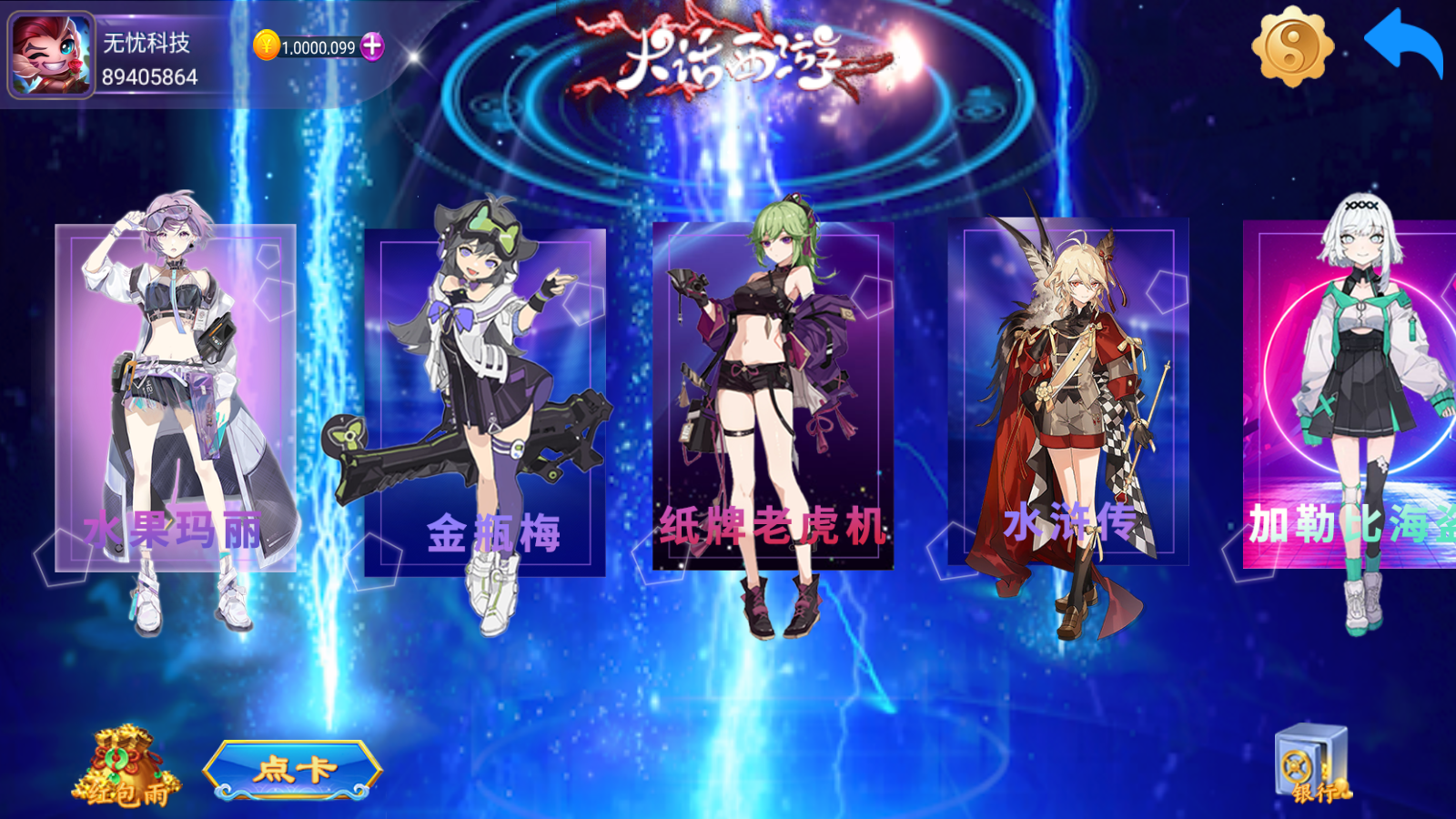Open the gold yin-yang gear settings

[x=1292, y=46]
